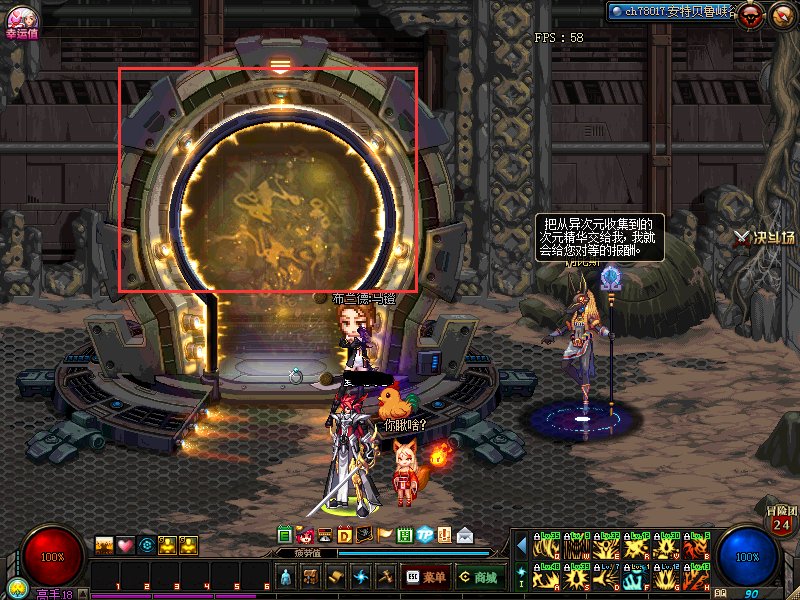The width and height of the screenshot is (800, 600).
Task: Open the white envelope mail icon
Action: click(464, 535)
